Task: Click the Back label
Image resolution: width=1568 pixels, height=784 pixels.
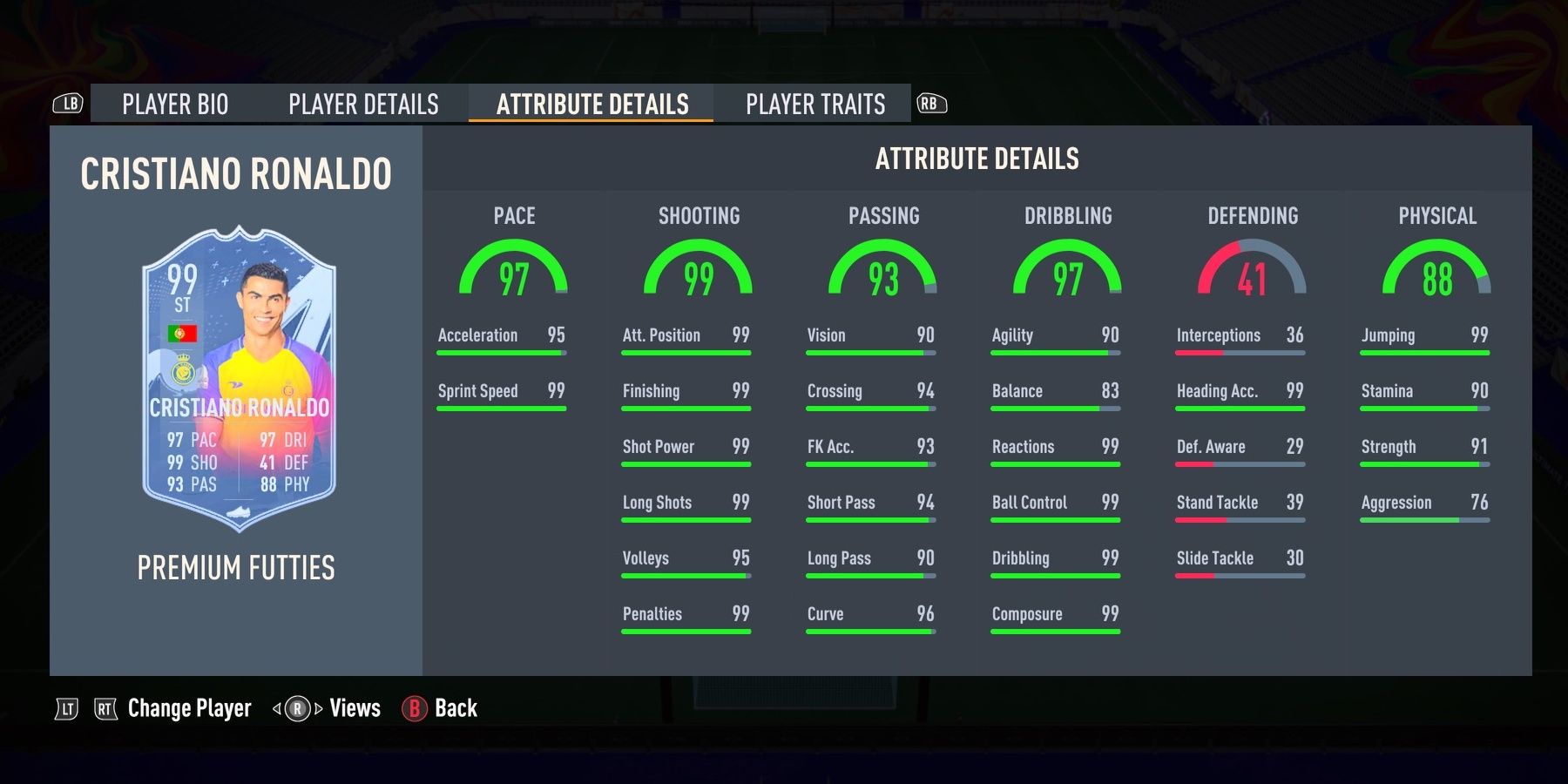Action: pos(454,708)
